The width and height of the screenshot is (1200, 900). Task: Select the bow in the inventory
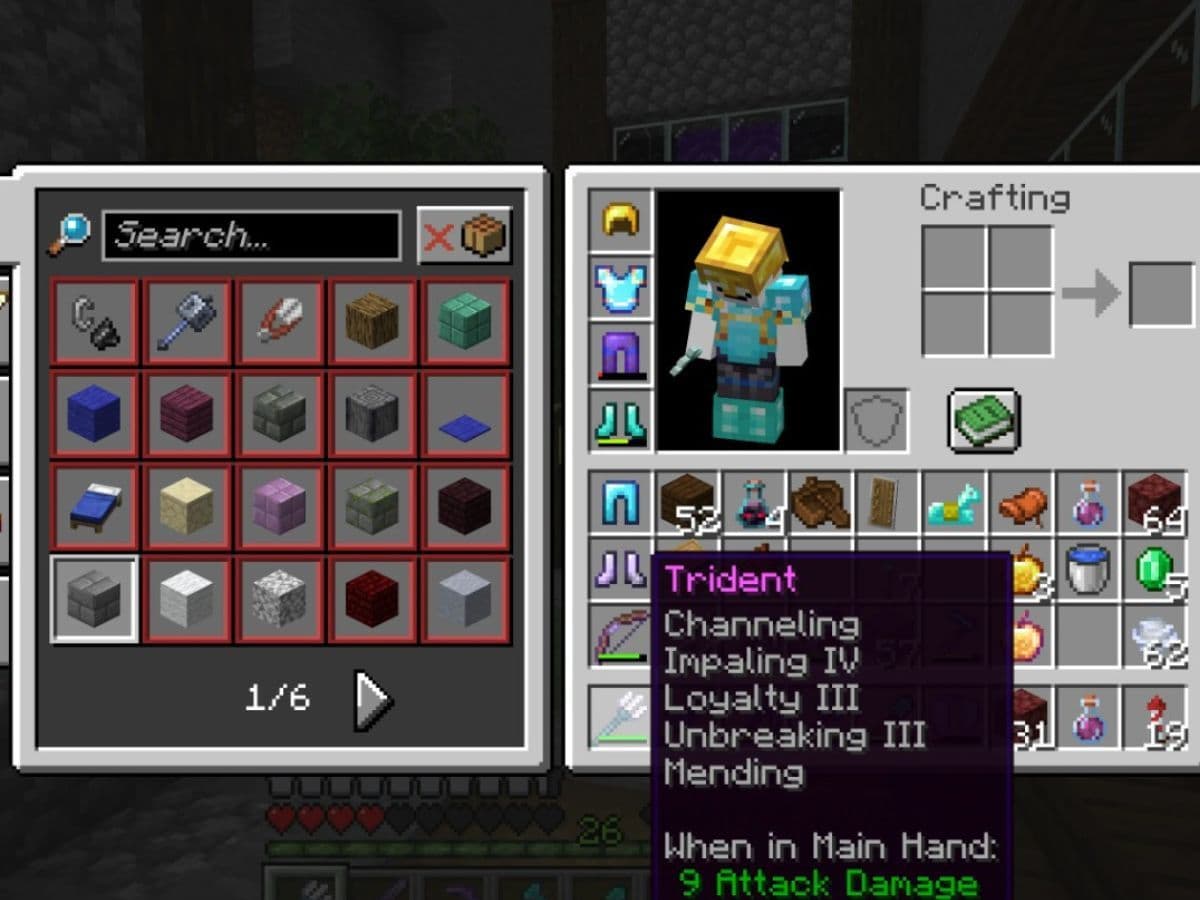pyautogui.click(x=621, y=635)
